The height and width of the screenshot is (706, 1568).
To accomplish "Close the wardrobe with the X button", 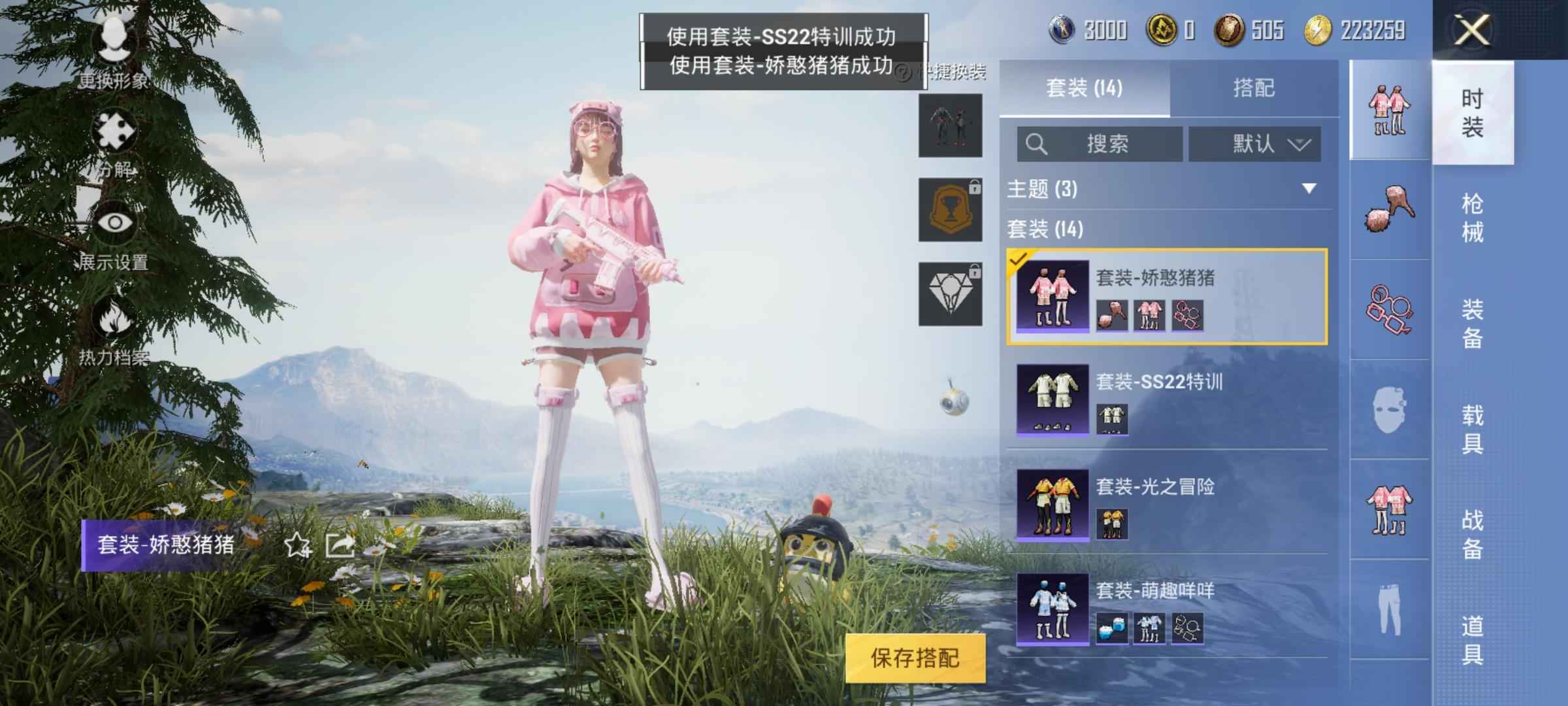I will pyautogui.click(x=1472, y=30).
